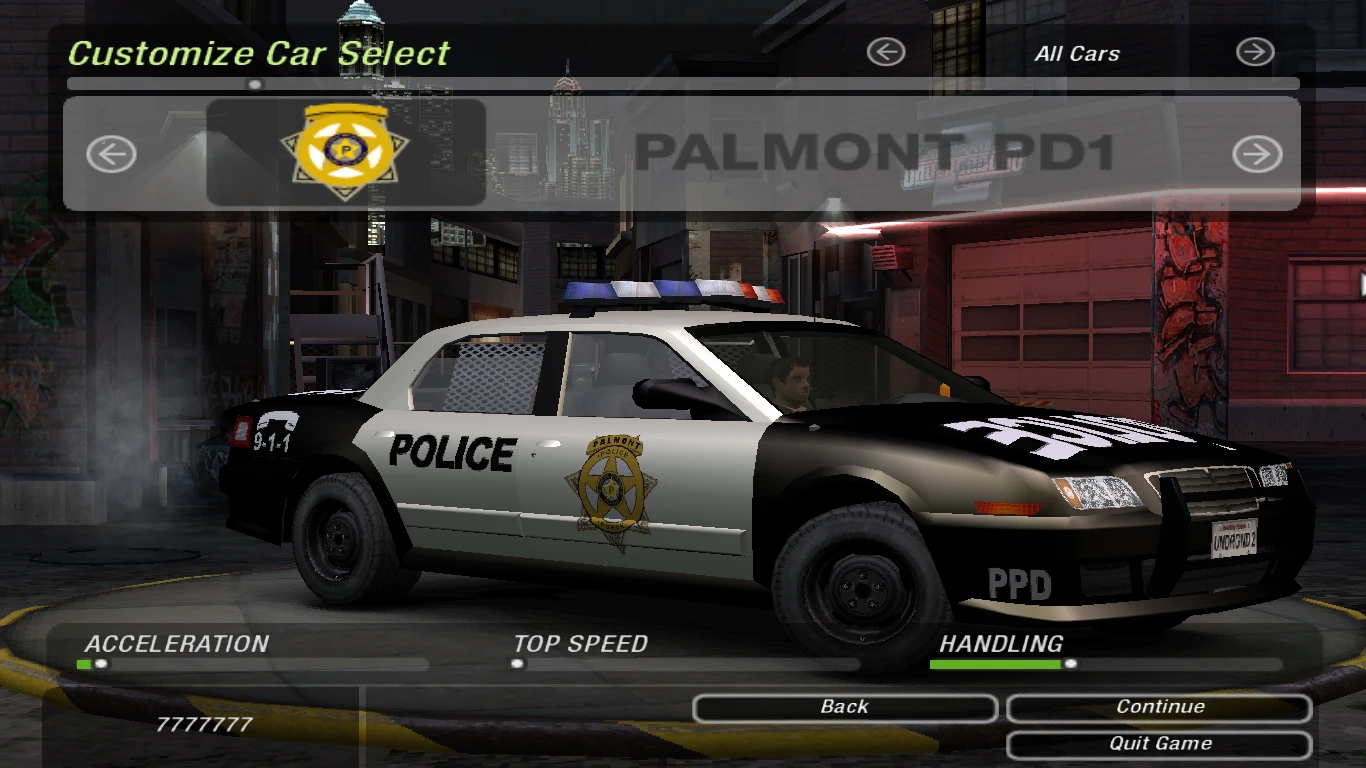1366x768 pixels.
Task: Click the Handling slider marker
Action: point(1072,662)
